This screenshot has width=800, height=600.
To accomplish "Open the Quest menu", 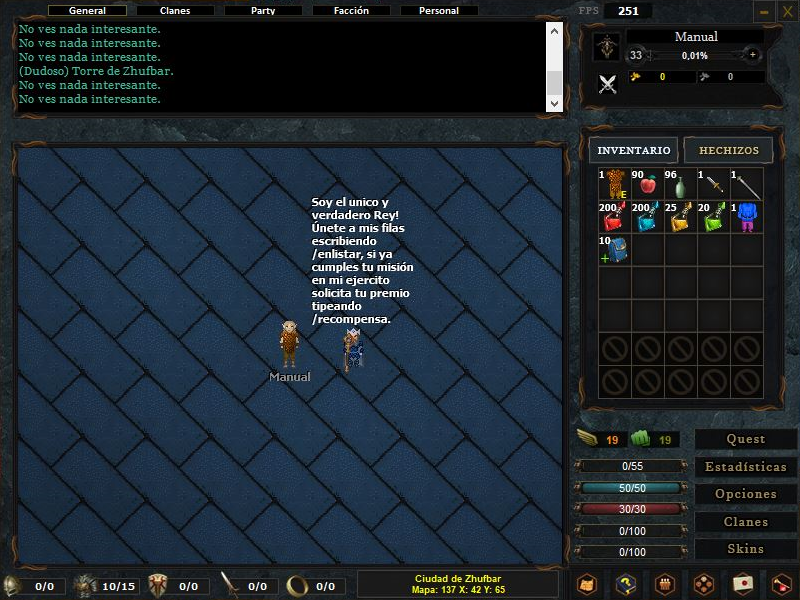I will tap(746, 439).
